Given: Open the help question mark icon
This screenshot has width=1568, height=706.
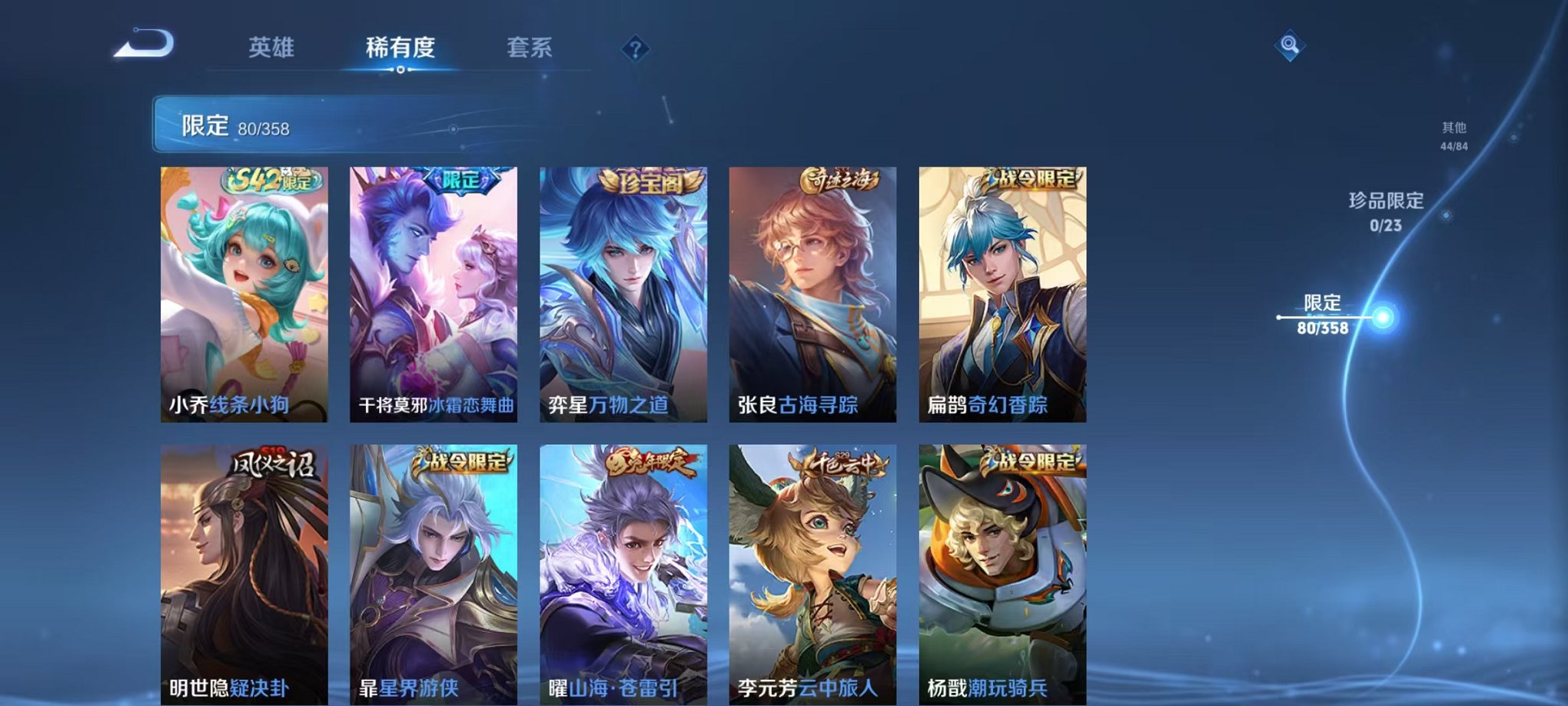Looking at the screenshot, I should (635, 50).
